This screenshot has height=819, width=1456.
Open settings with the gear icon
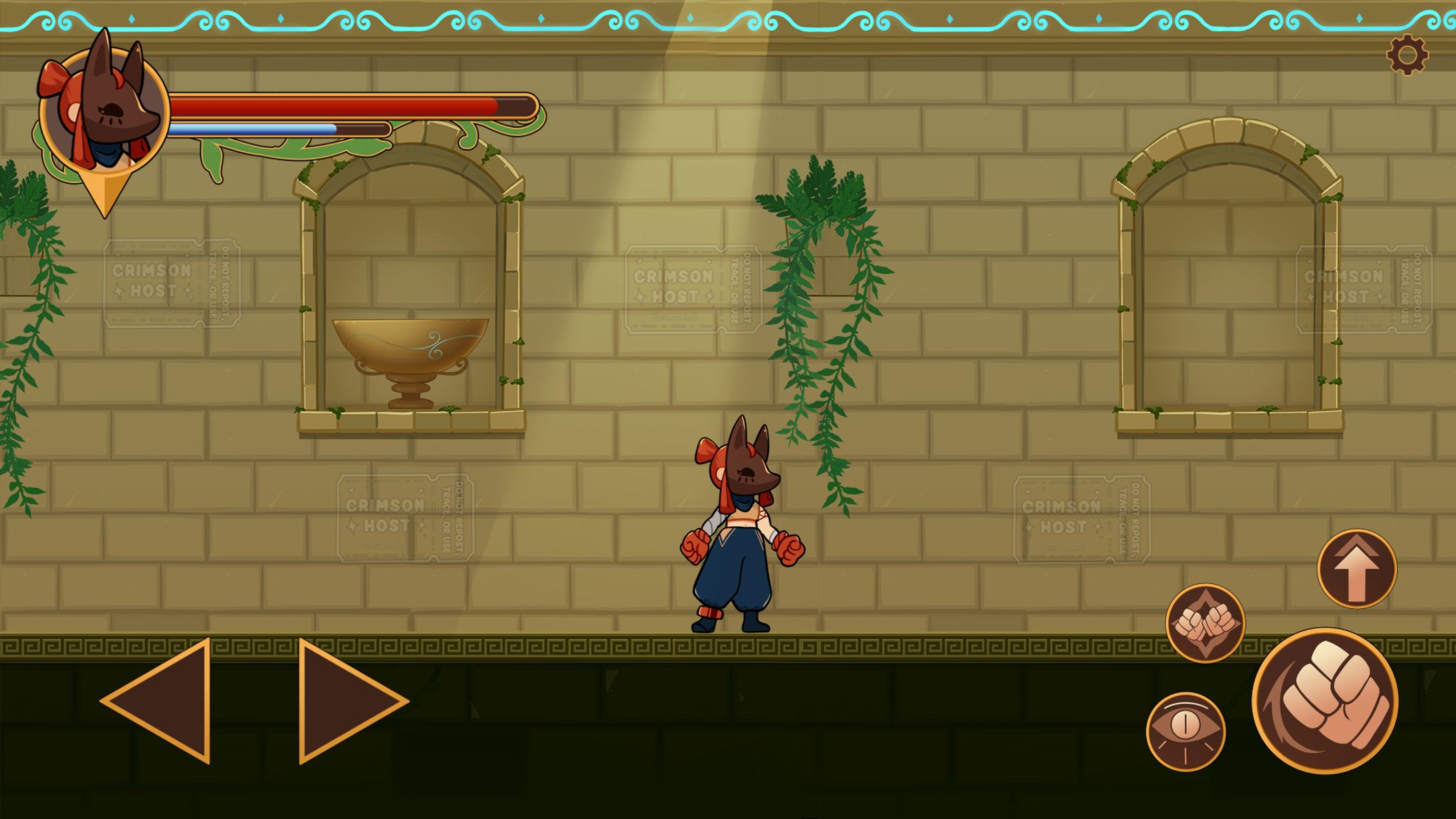pos(1407,55)
